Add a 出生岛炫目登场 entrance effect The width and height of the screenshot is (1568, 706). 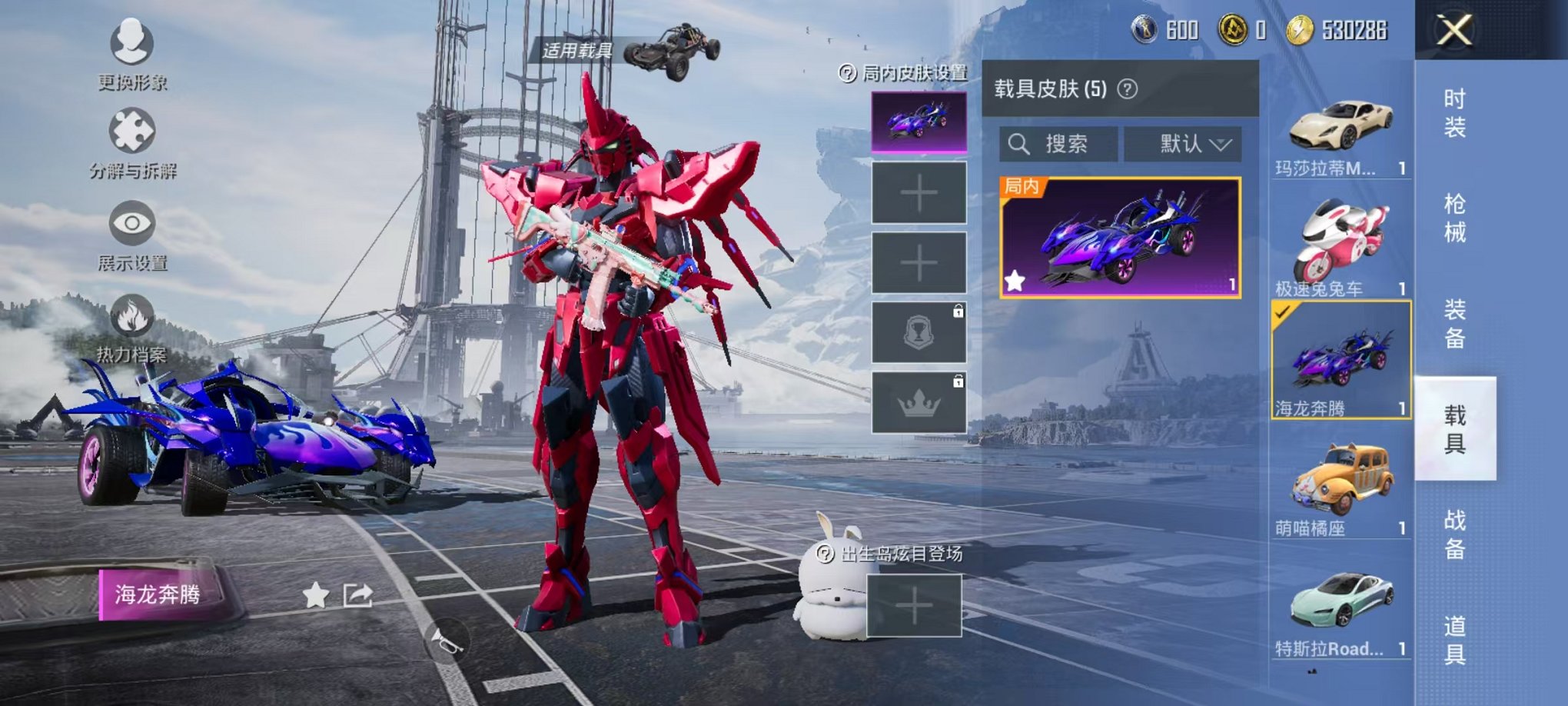pos(914,606)
